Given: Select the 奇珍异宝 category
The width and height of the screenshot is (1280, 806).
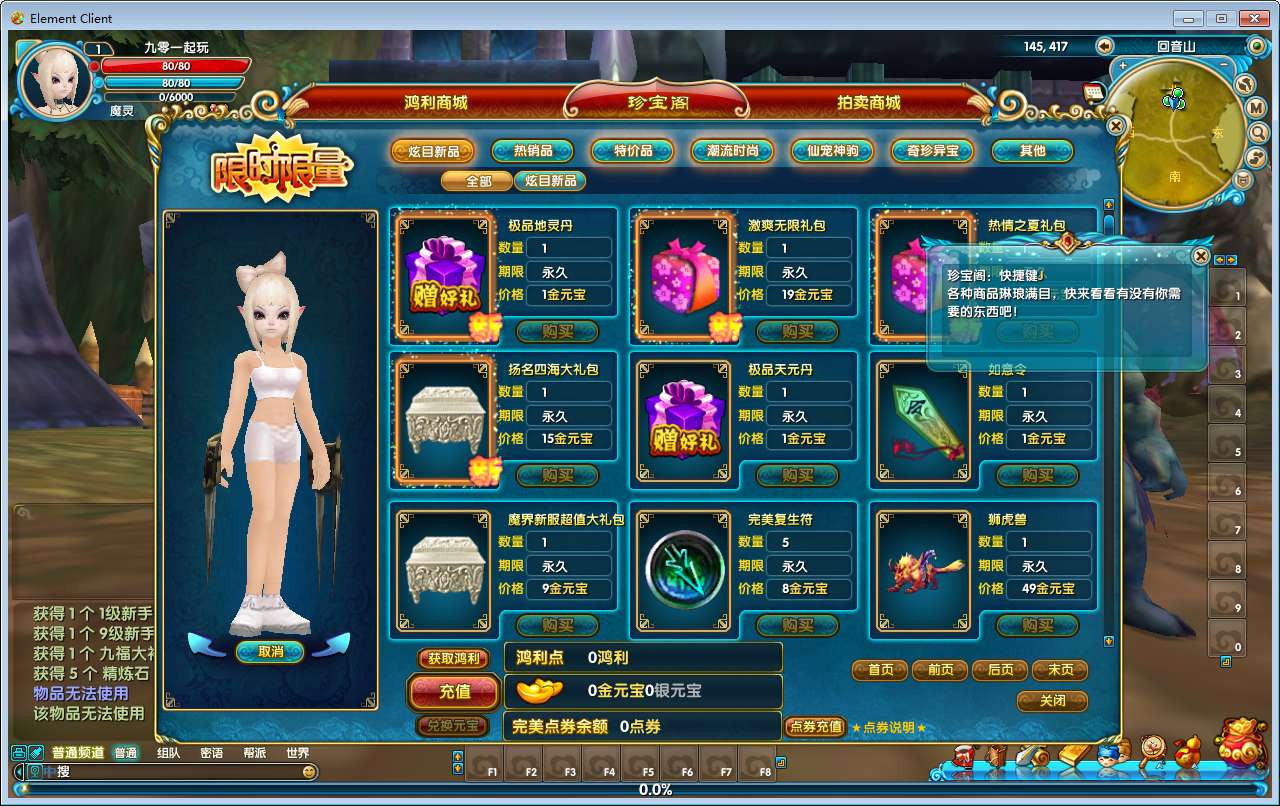Looking at the screenshot, I should click(932, 151).
